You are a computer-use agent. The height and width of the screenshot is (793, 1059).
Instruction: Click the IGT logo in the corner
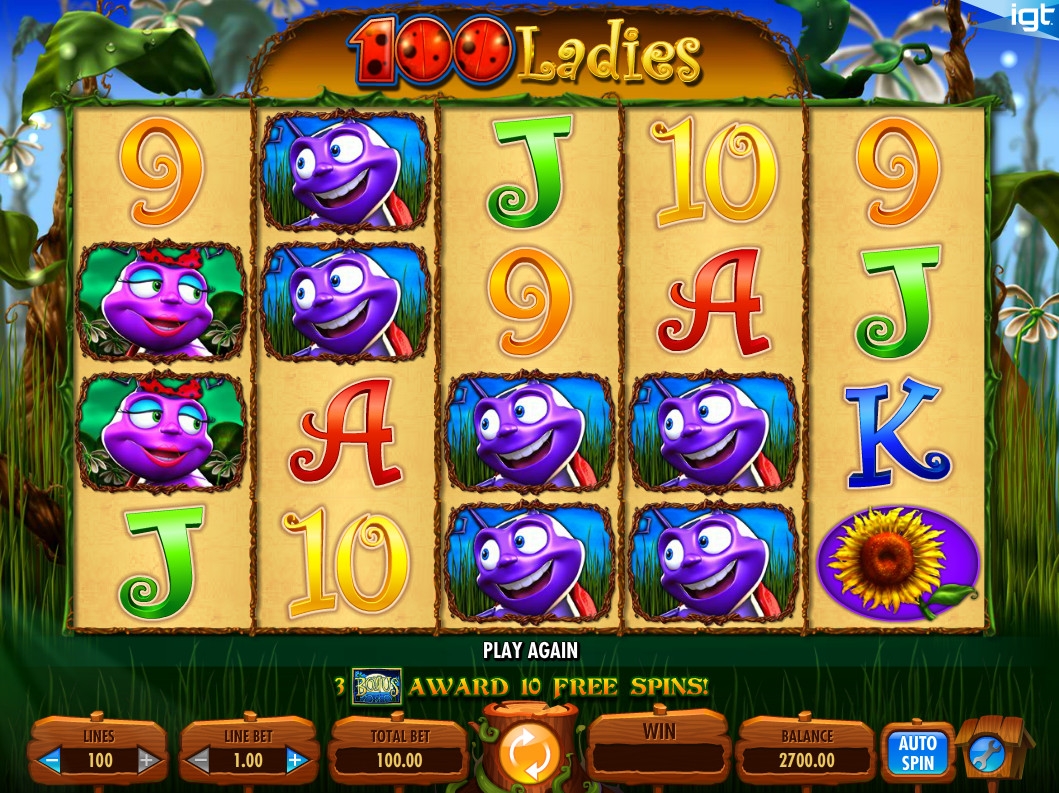1029,17
